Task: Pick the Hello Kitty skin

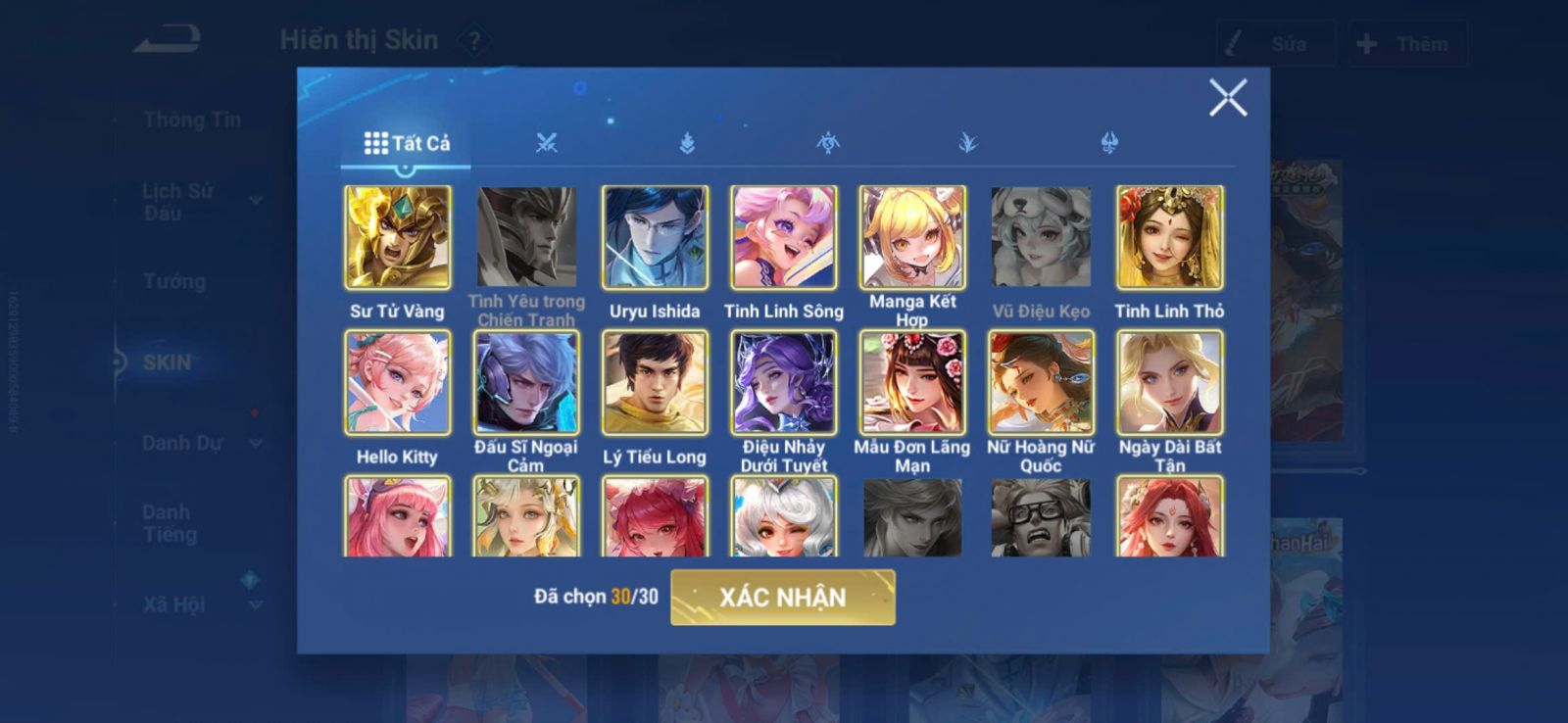Action: click(398, 383)
